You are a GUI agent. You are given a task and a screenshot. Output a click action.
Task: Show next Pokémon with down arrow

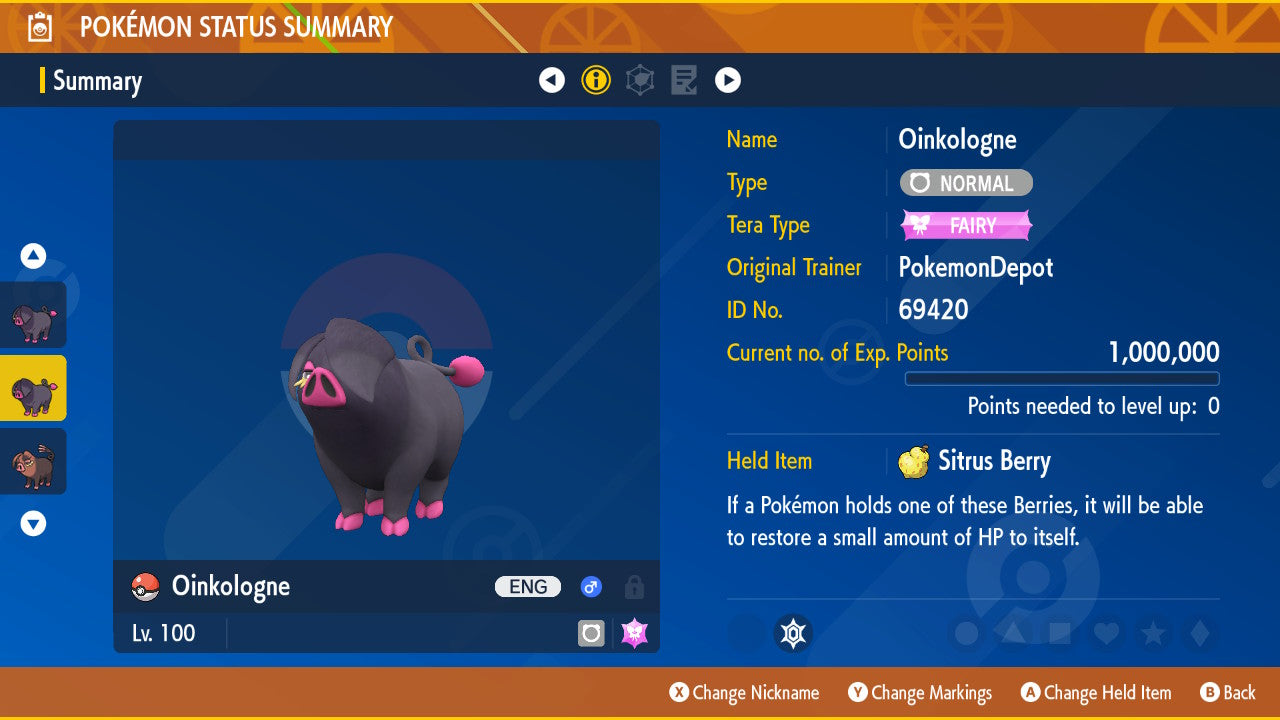pos(34,523)
